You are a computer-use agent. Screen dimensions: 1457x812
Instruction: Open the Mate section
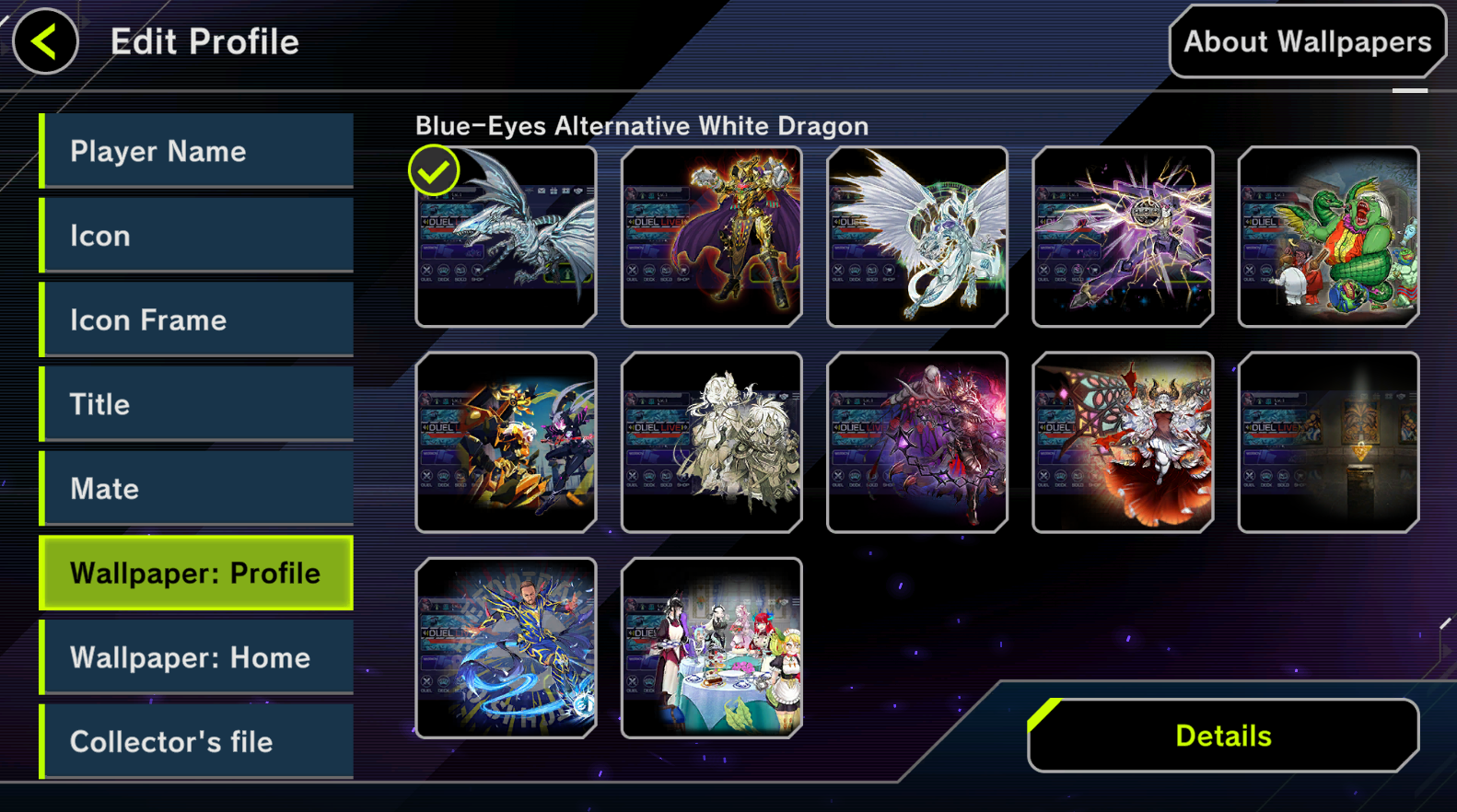pyautogui.click(x=197, y=488)
